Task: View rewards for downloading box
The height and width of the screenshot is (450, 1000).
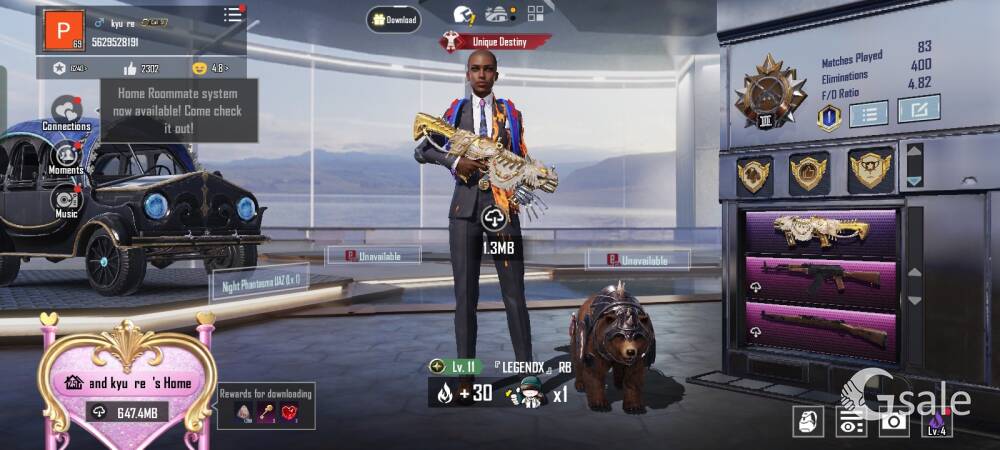Action: [x=266, y=407]
